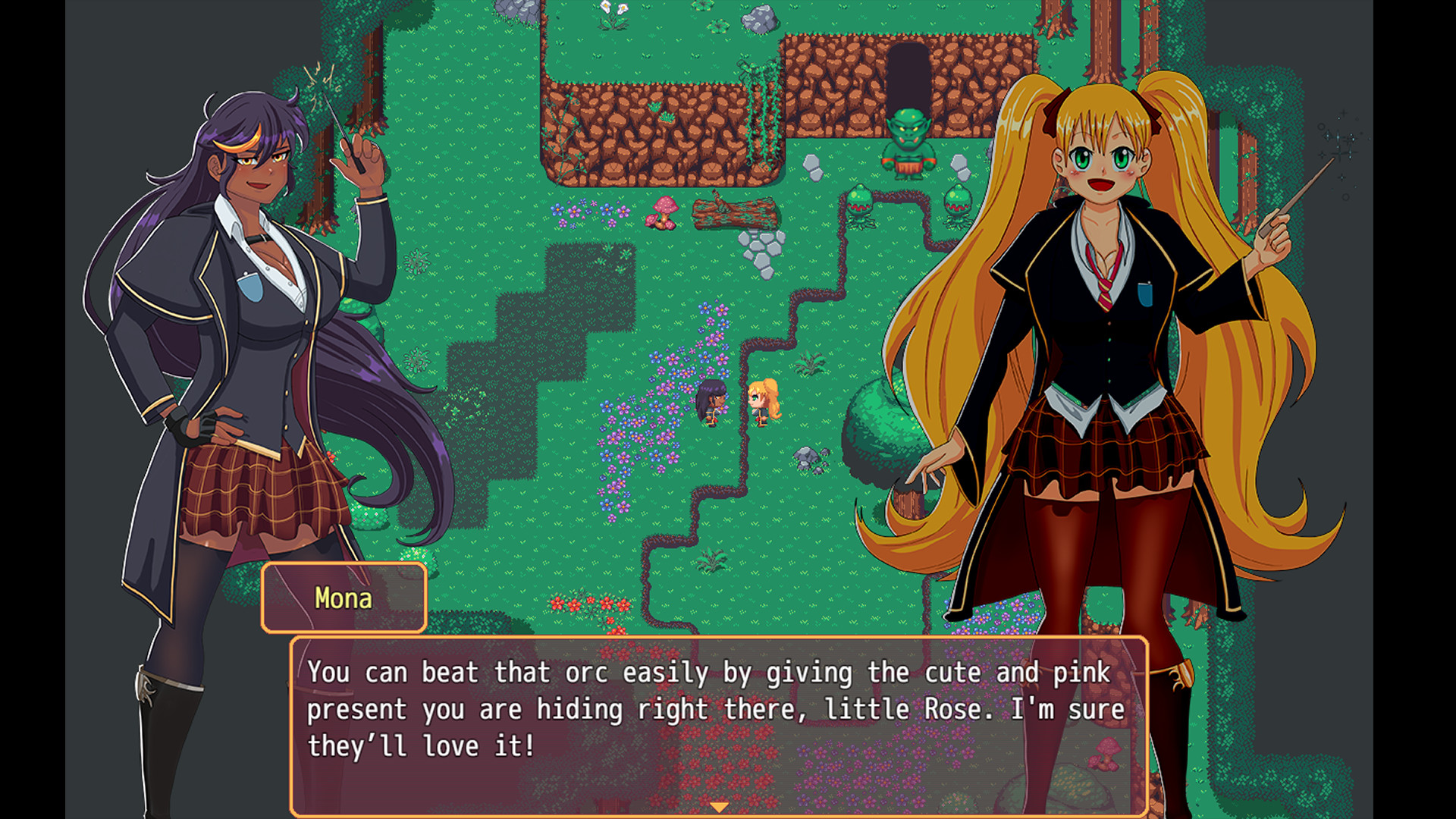
Task: Click the pink mushroom near the fallen log
Action: pyautogui.click(x=664, y=212)
